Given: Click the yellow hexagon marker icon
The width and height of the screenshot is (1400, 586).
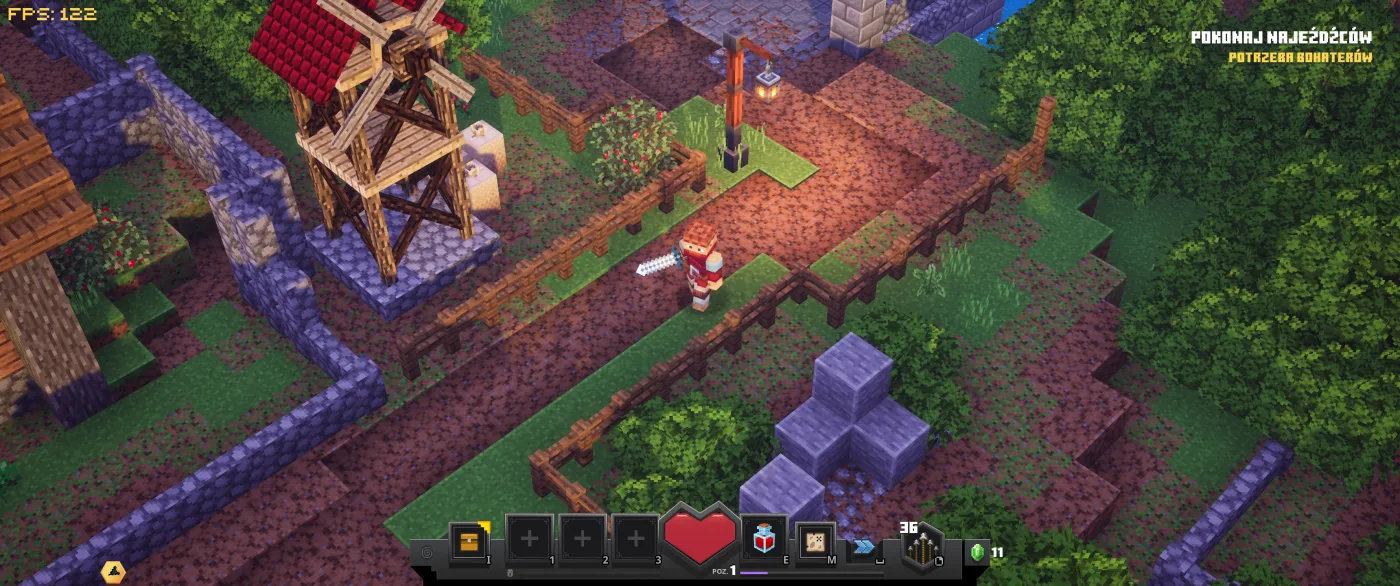Looking at the screenshot, I should [113, 572].
